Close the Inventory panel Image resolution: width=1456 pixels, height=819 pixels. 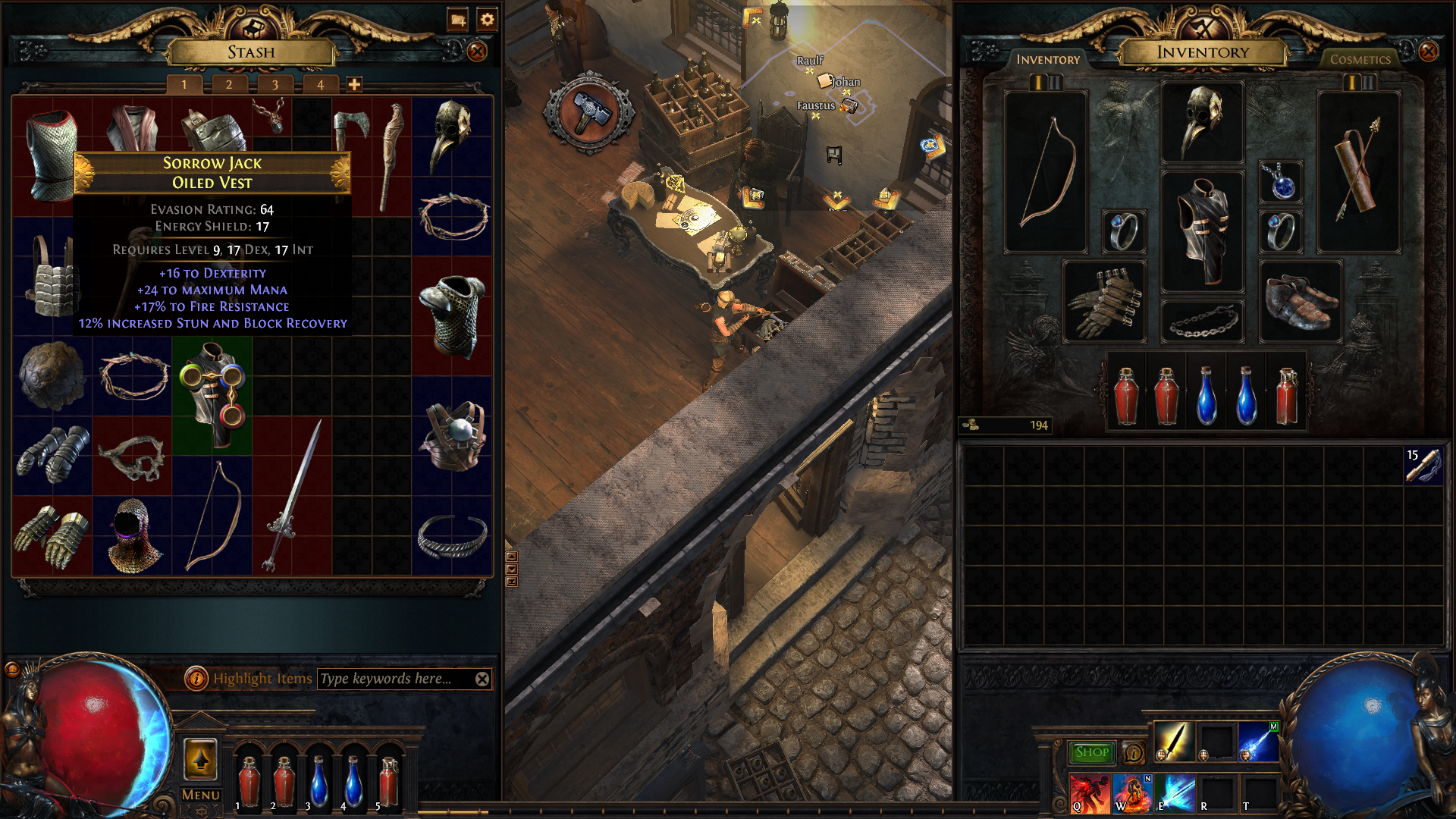point(1428,52)
